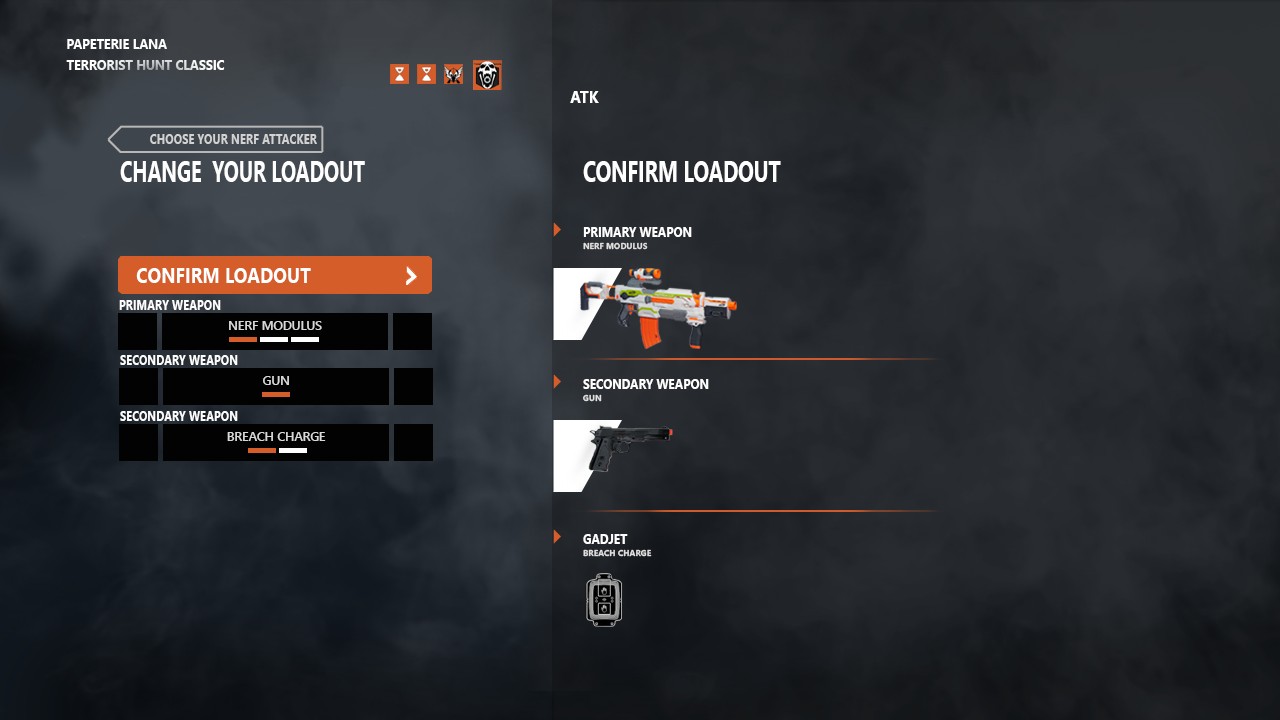Choose the Gun secondary weapon selector
This screenshot has width=1280, height=720.
pyautogui.click(x=275, y=386)
